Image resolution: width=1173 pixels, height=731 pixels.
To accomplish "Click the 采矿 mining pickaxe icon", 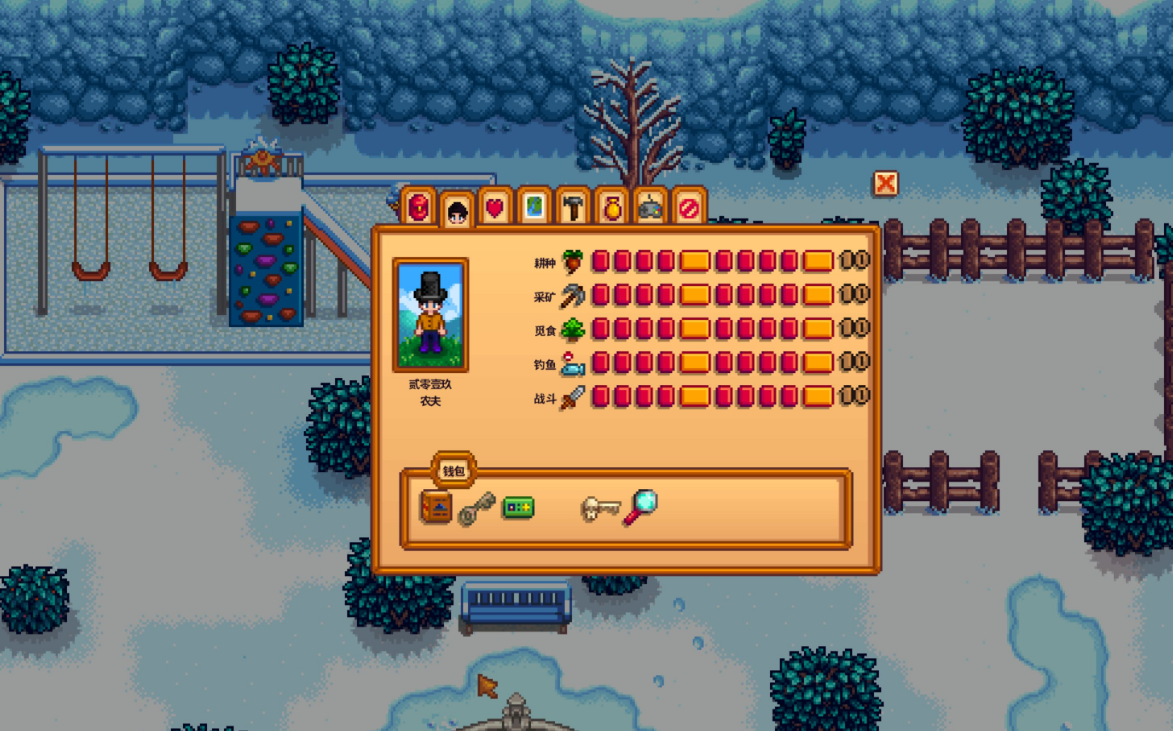I will coord(573,295).
